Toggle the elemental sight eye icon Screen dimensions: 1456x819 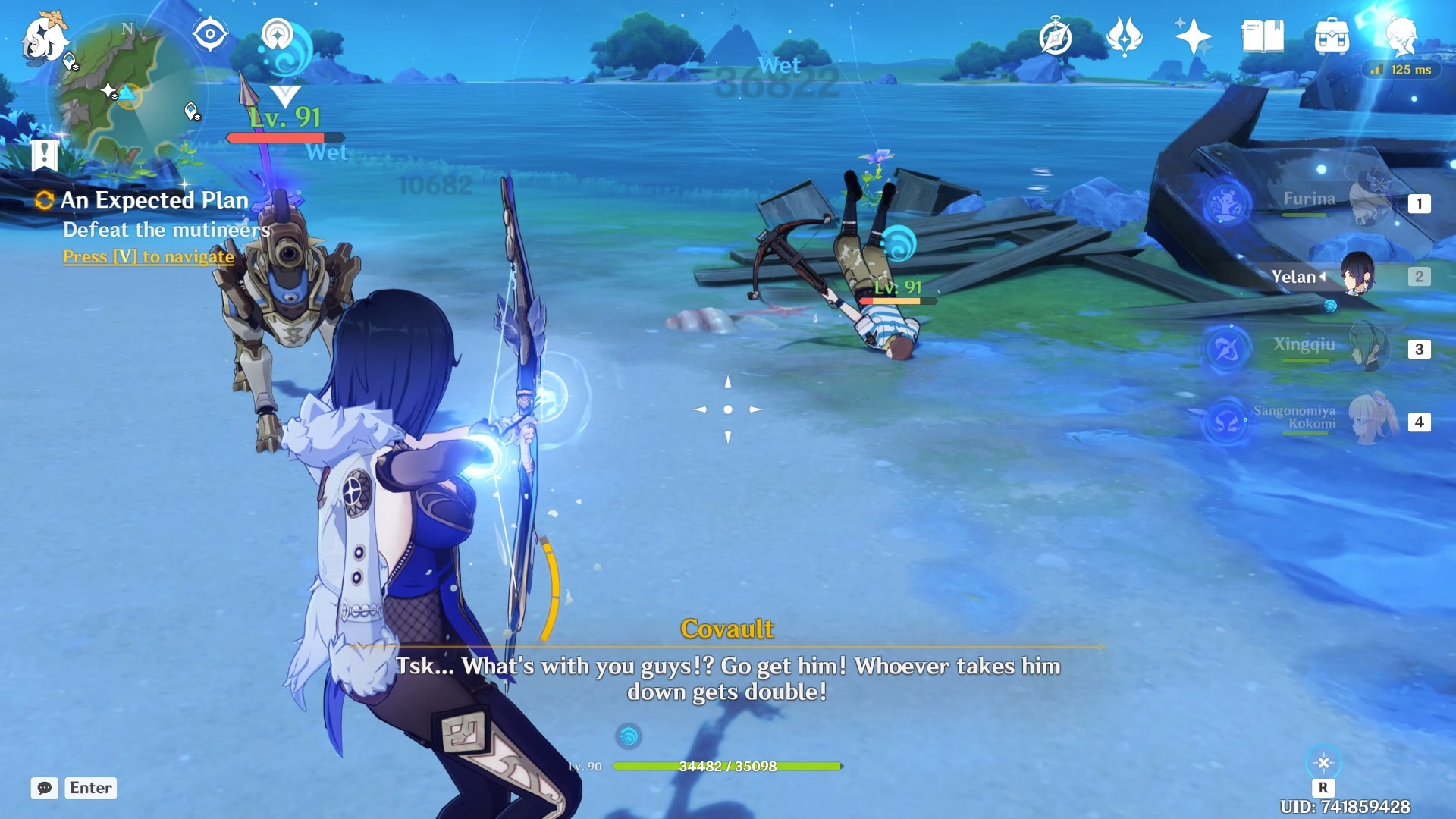210,34
